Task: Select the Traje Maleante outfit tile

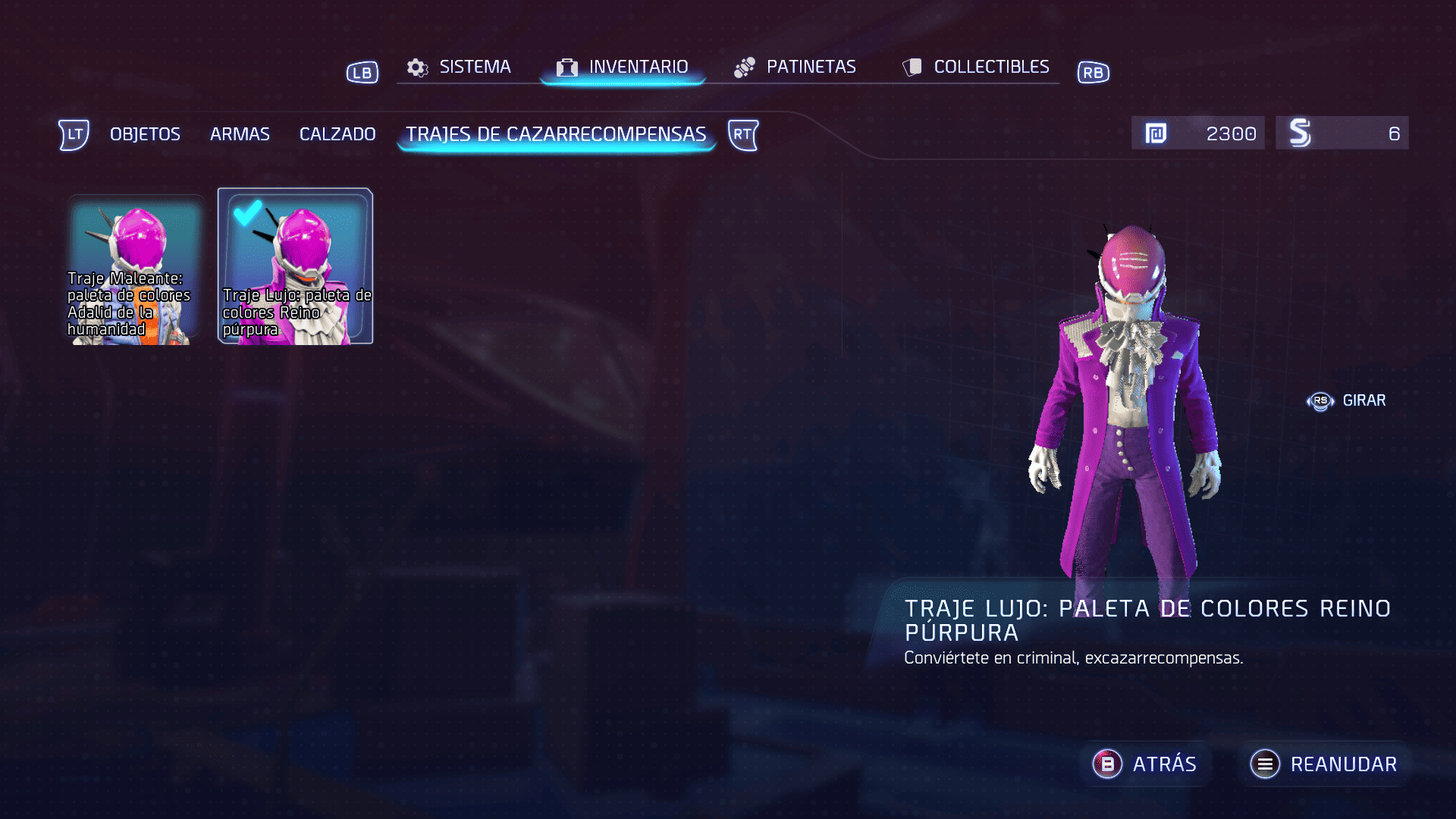Action: click(x=135, y=269)
